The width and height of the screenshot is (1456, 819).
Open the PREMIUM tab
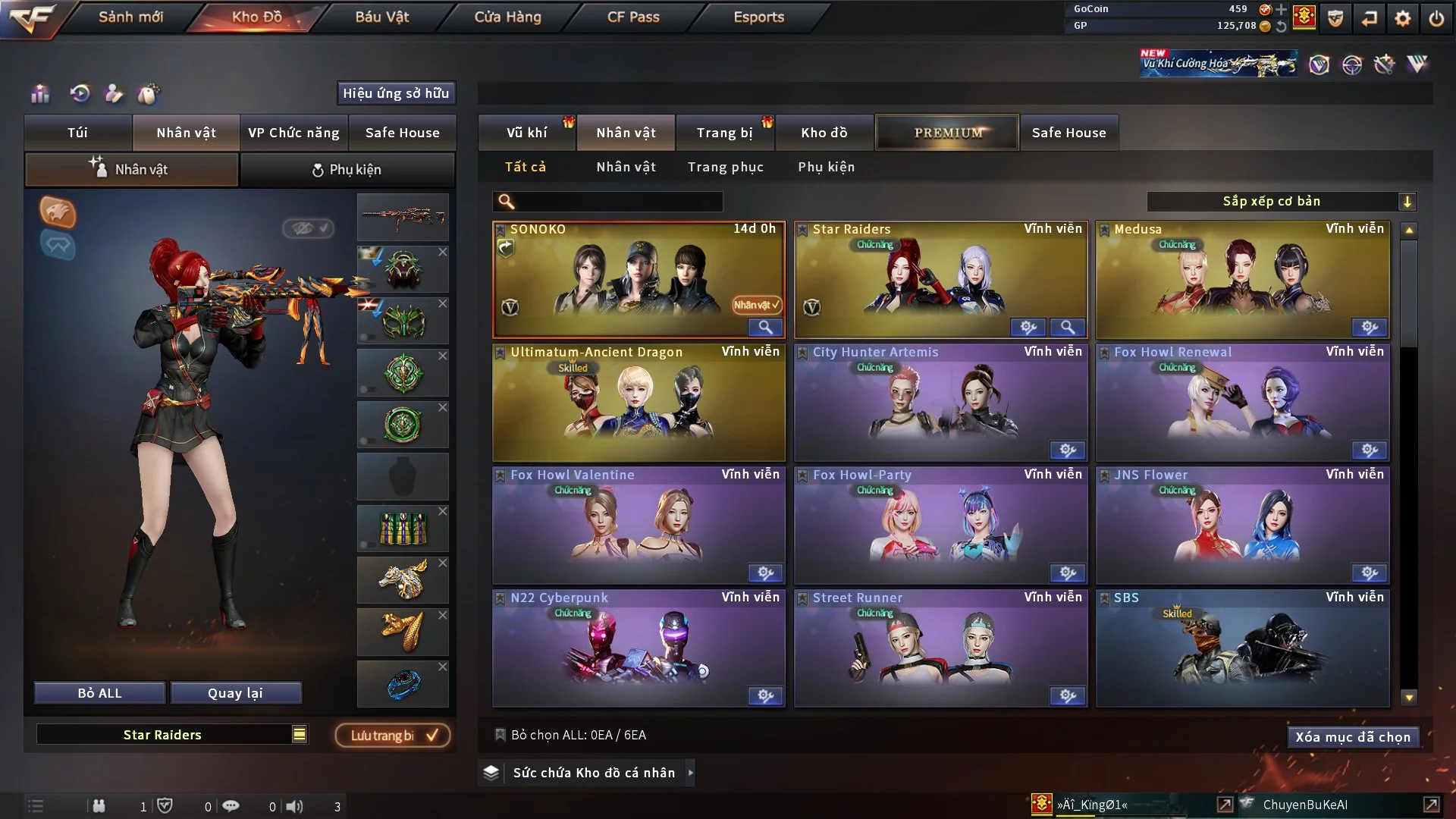pos(947,133)
